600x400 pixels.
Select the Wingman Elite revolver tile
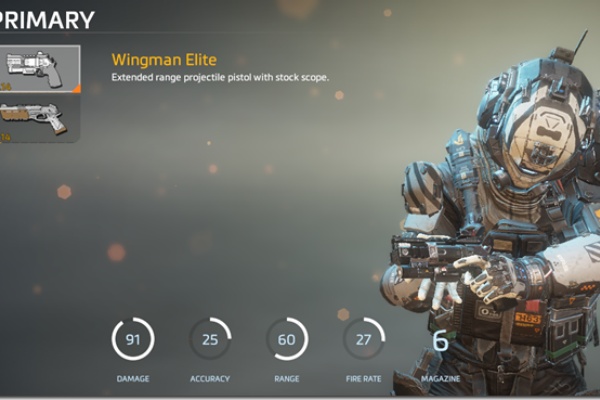38,68
